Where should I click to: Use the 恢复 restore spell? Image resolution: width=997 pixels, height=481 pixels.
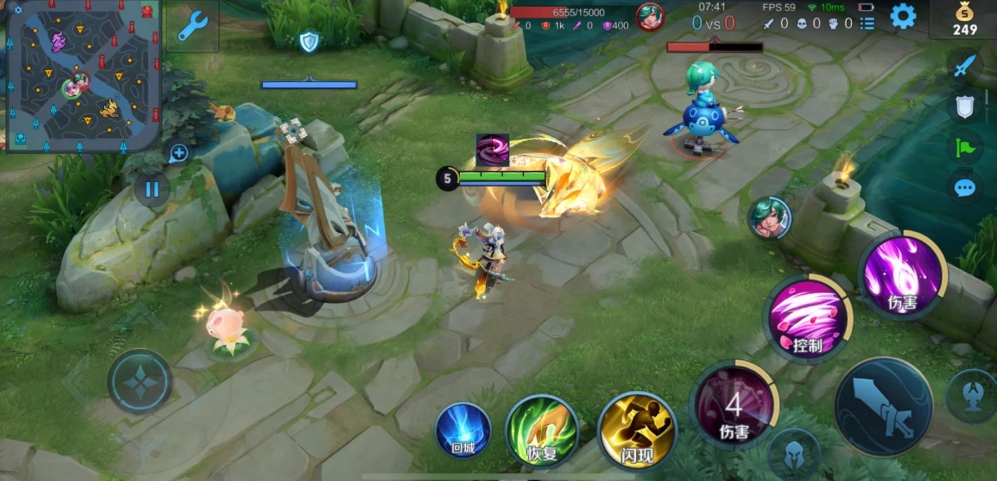pyautogui.click(x=541, y=430)
